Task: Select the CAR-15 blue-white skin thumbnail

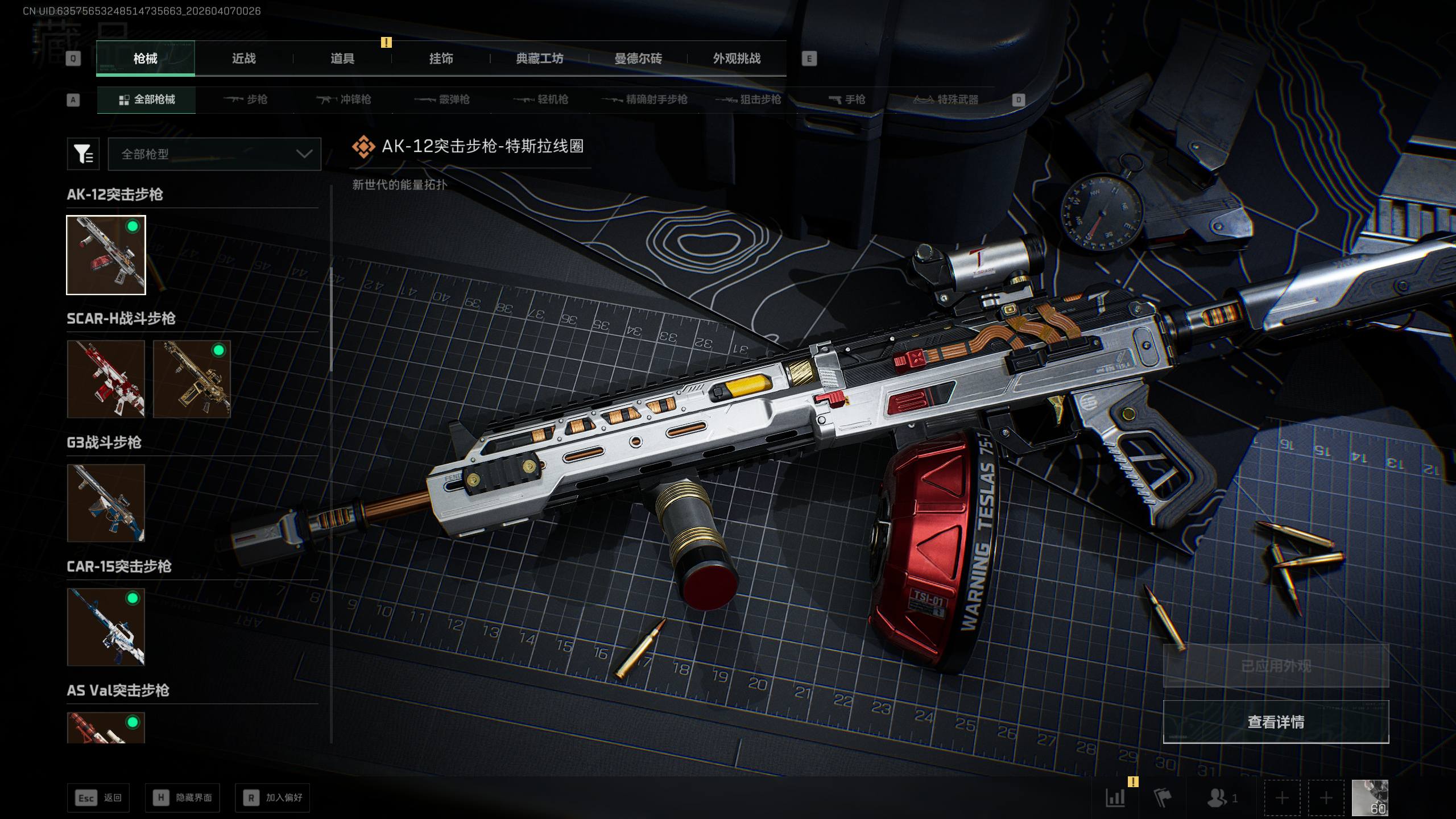Action: coord(106,627)
